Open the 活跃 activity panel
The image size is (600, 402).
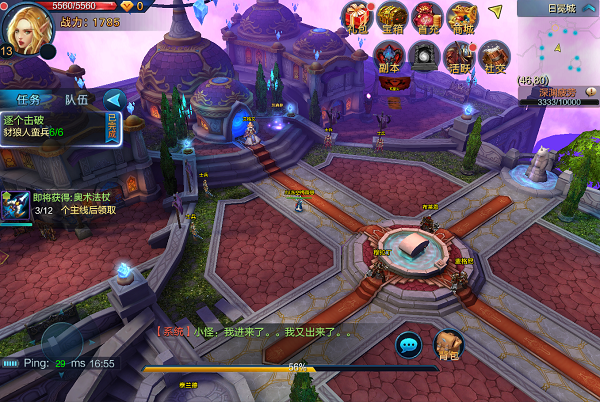(459, 56)
